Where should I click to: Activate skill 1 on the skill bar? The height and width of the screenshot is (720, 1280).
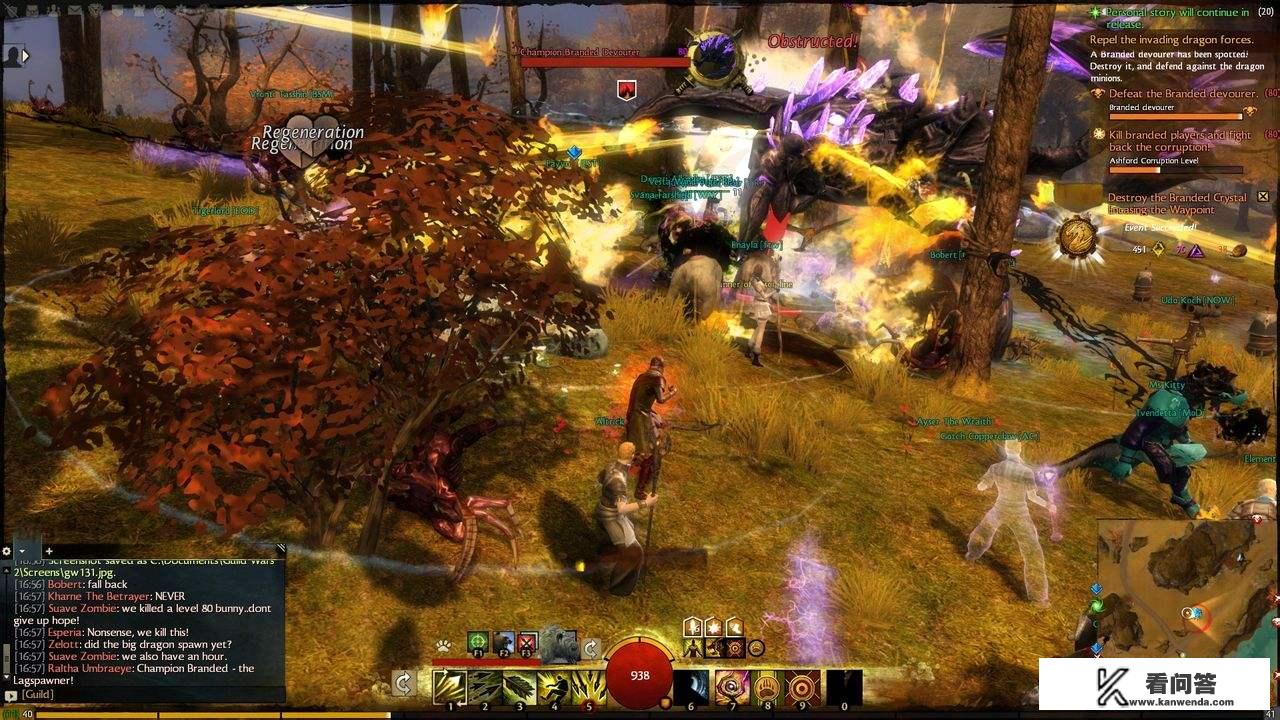pyautogui.click(x=450, y=686)
